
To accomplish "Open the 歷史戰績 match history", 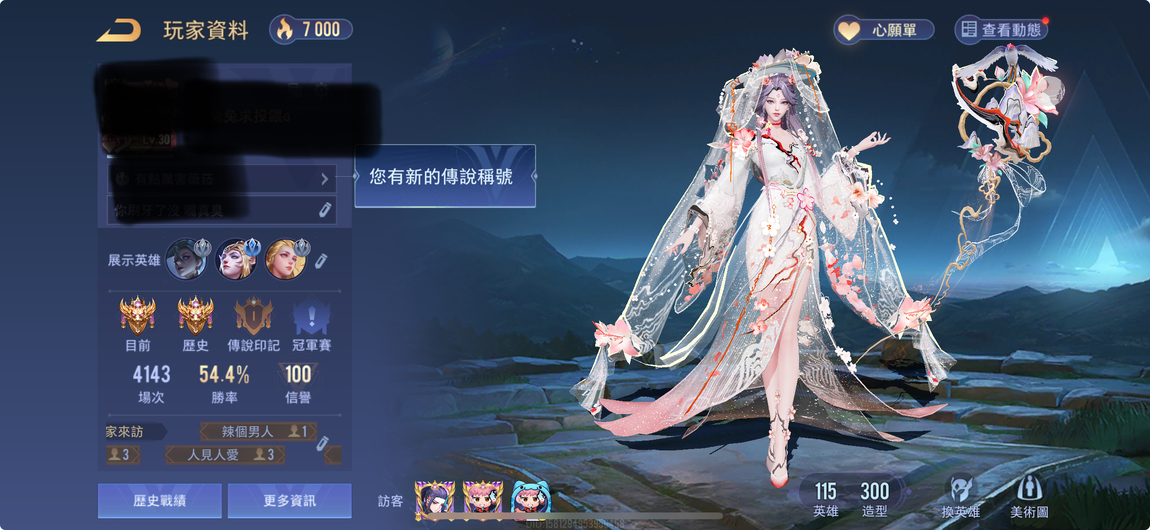I will point(160,500).
